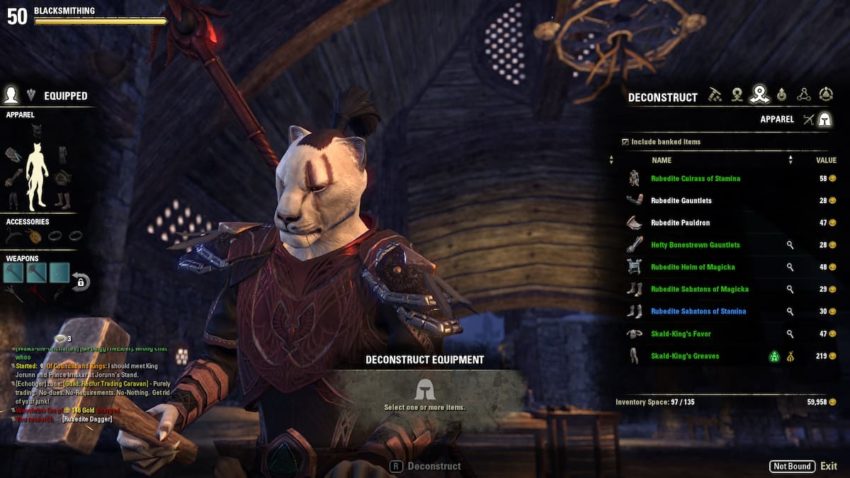Switch to the Refine tab with pickaxe icon
Screen dimensions: 850x478
(x=715, y=95)
